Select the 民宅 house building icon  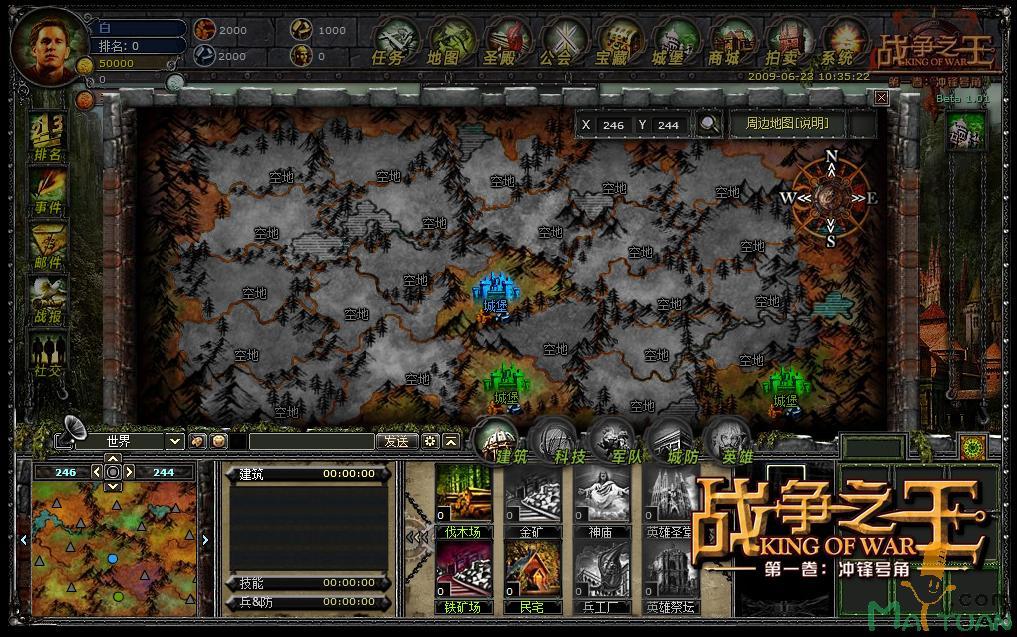(532, 569)
